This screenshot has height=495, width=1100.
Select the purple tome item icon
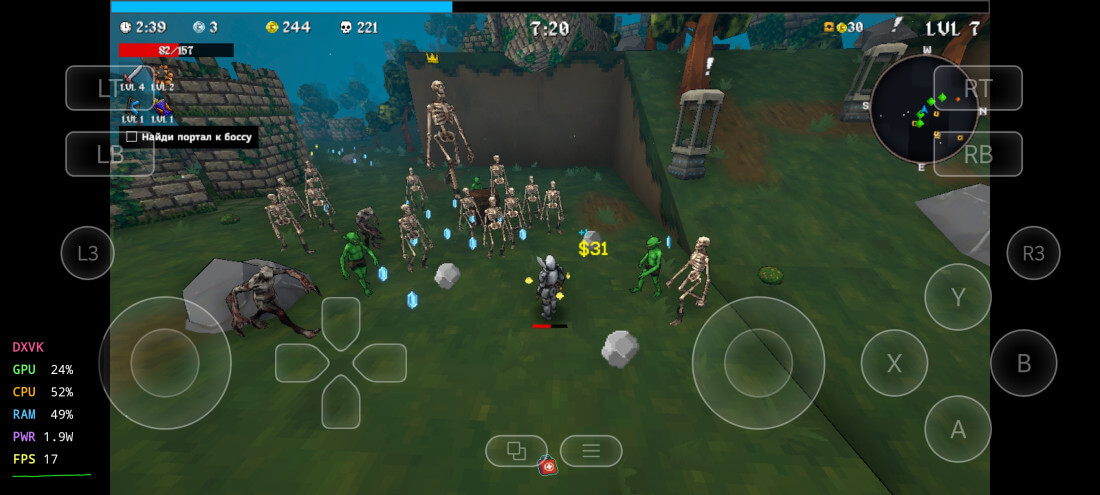161,106
